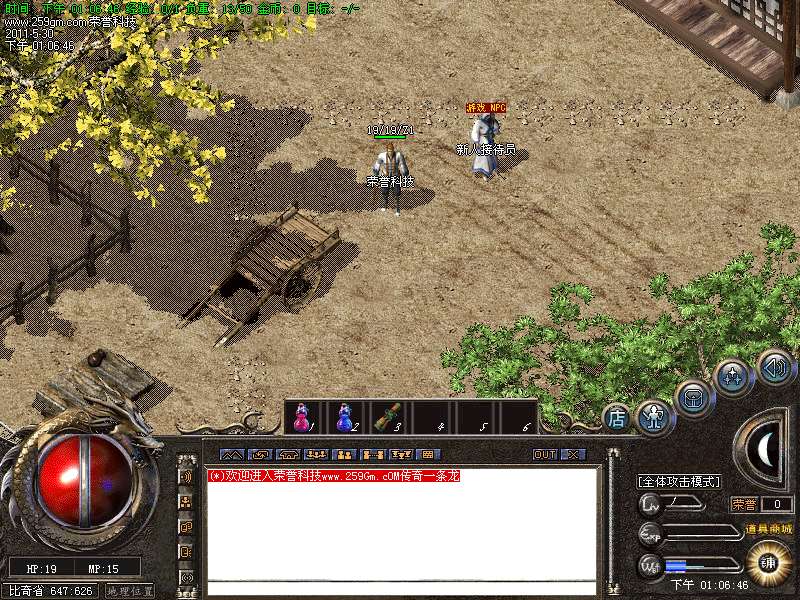Open the shop with the 店 round button
The height and width of the screenshot is (600, 800).
(x=618, y=418)
